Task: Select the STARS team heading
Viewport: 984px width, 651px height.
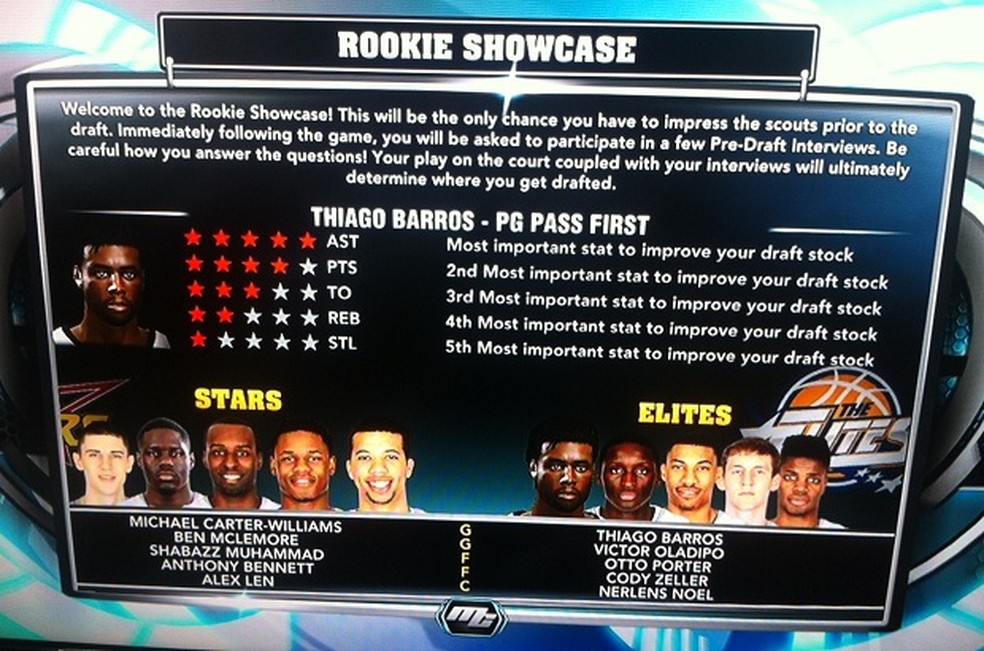Action: click(237, 400)
